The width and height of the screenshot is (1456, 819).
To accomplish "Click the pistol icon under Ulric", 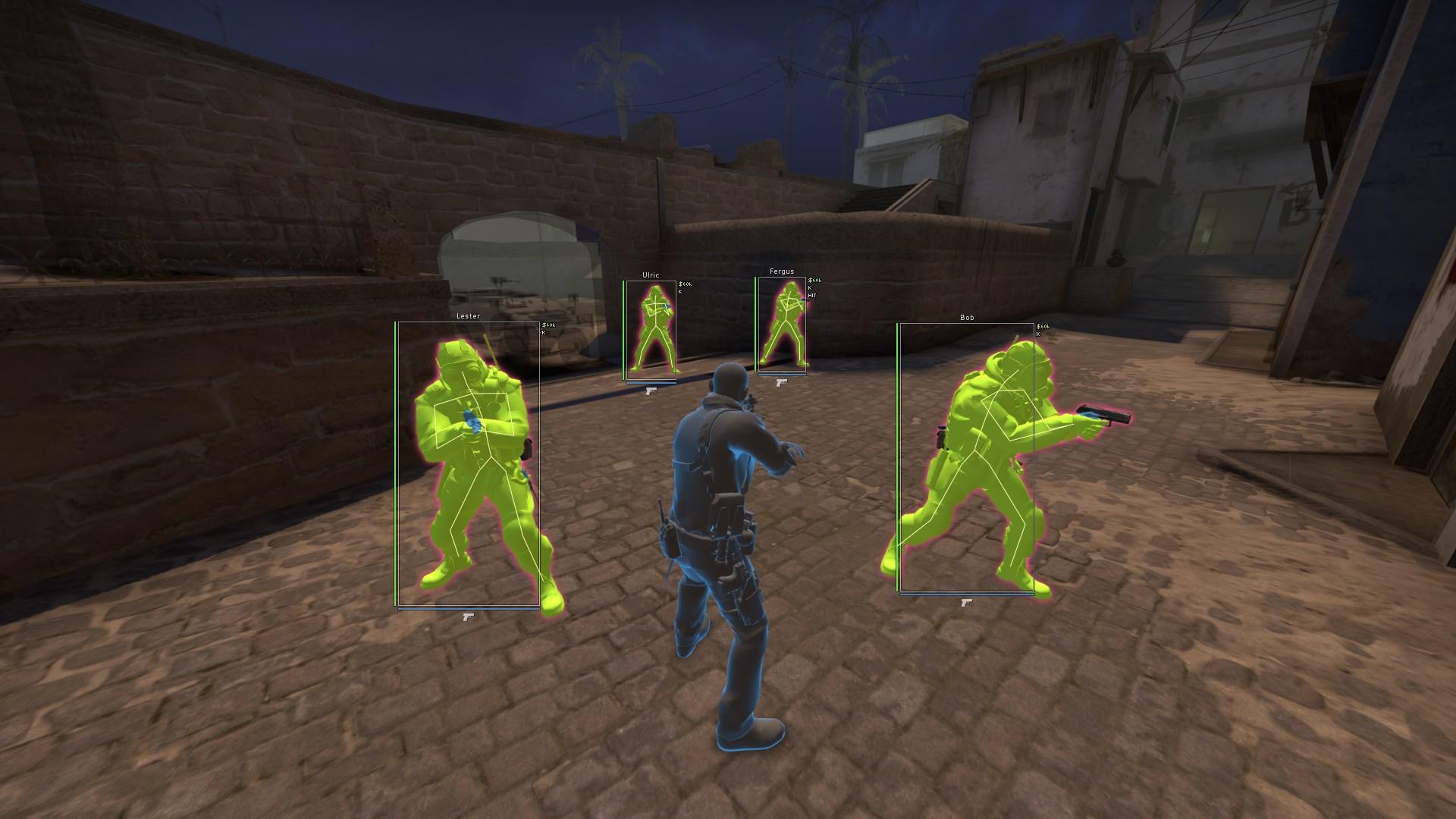I will [651, 391].
